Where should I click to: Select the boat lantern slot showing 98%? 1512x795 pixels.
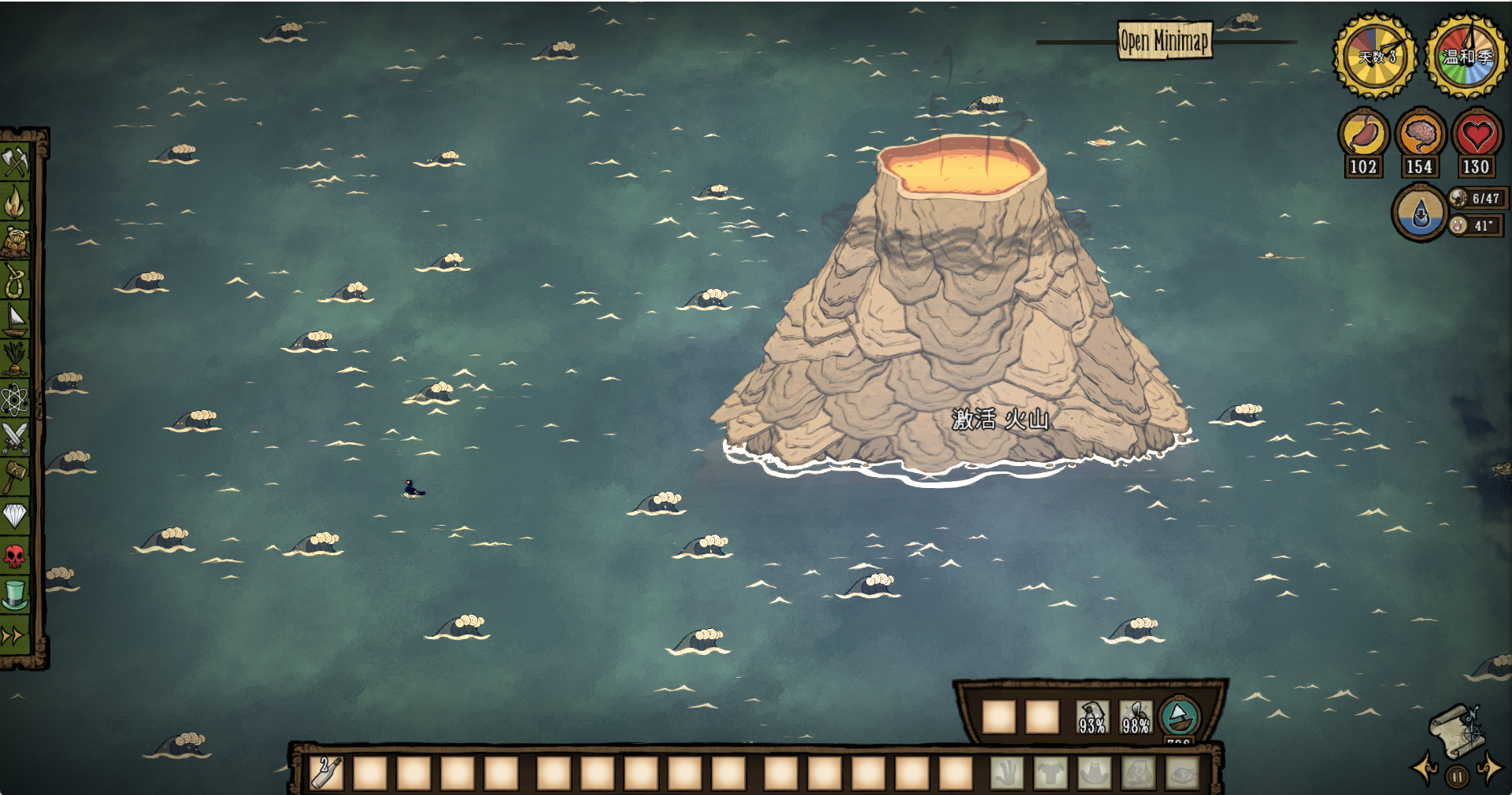point(1135,717)
